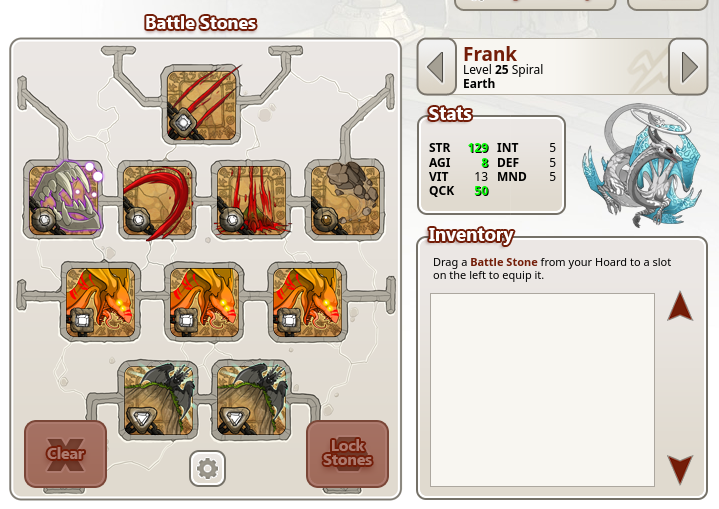This screenshot has width=719, height=509.
Task: Open the gear settings icon
Action: (x=207, y=467)
